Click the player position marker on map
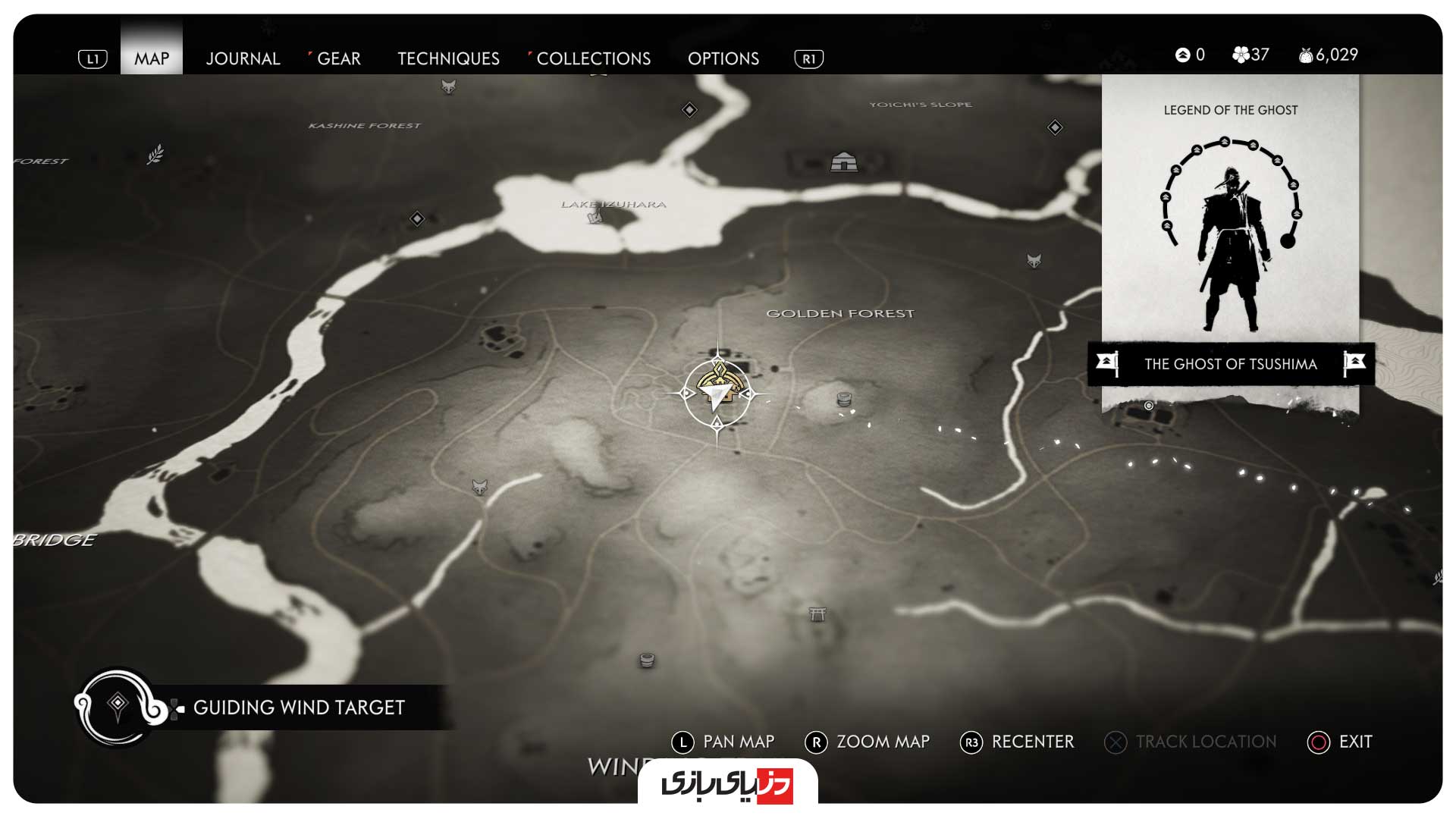The image size is (1456, 819). click(x=717, y=393)
